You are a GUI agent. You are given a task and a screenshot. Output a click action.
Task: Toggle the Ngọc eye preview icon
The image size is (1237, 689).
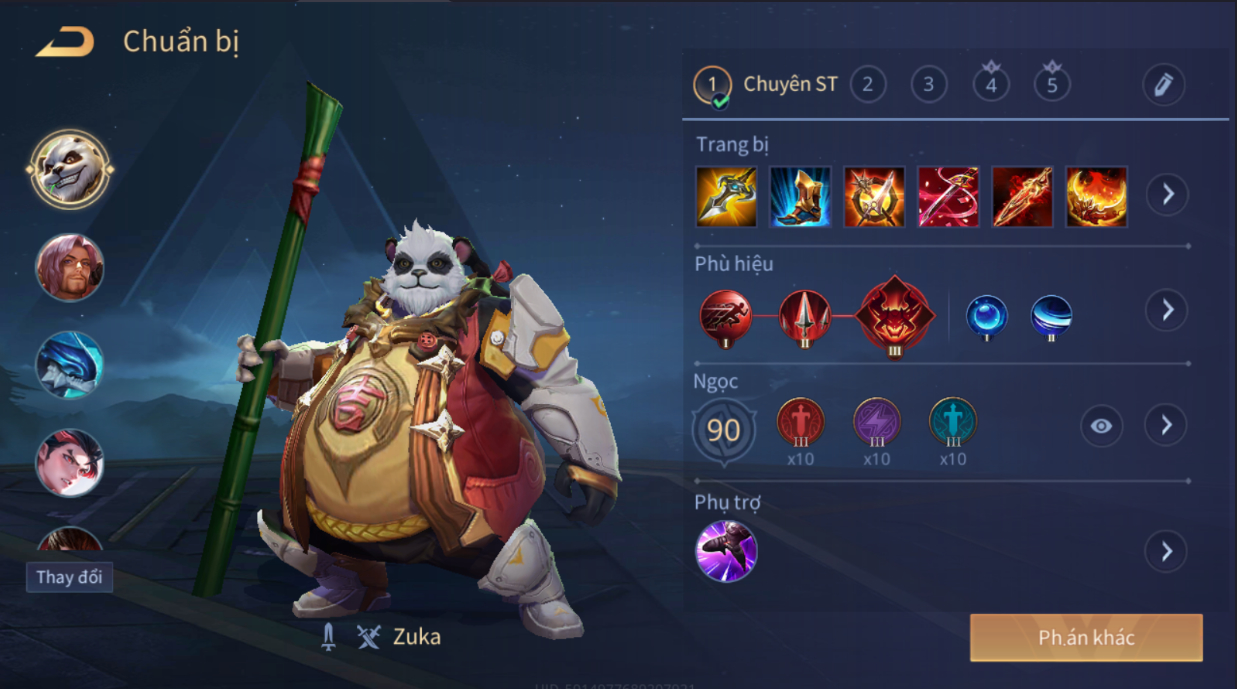1101,426
